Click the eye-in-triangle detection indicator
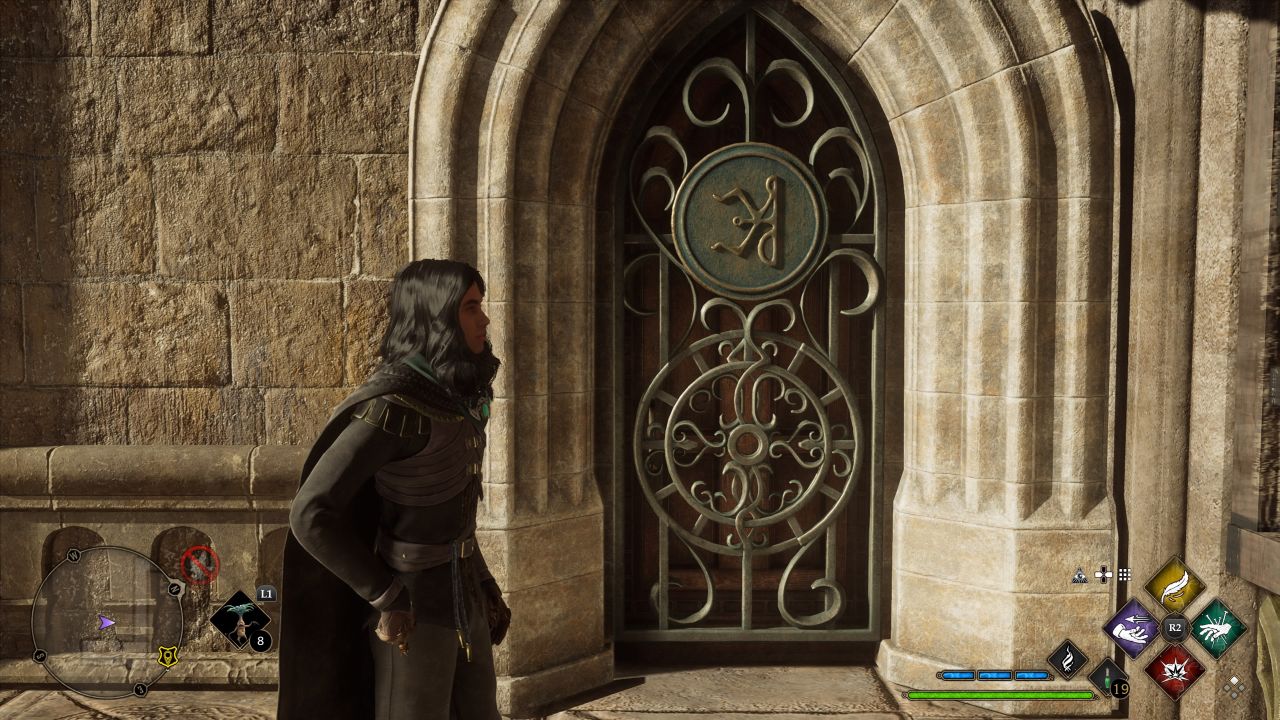The width and height of the screenshot is (1280, 720). pos(1080,574)
